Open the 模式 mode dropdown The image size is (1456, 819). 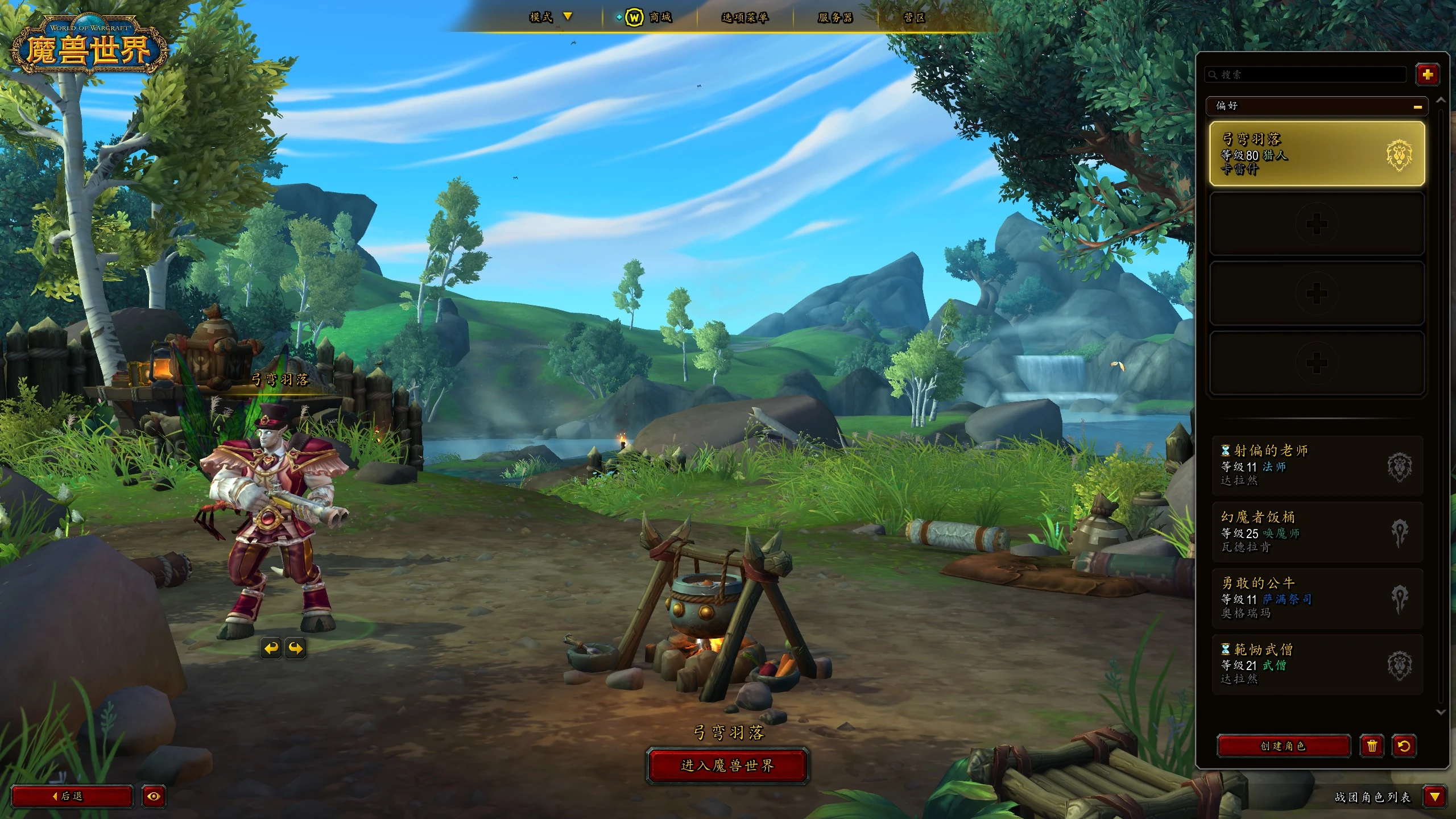point(550,17)
